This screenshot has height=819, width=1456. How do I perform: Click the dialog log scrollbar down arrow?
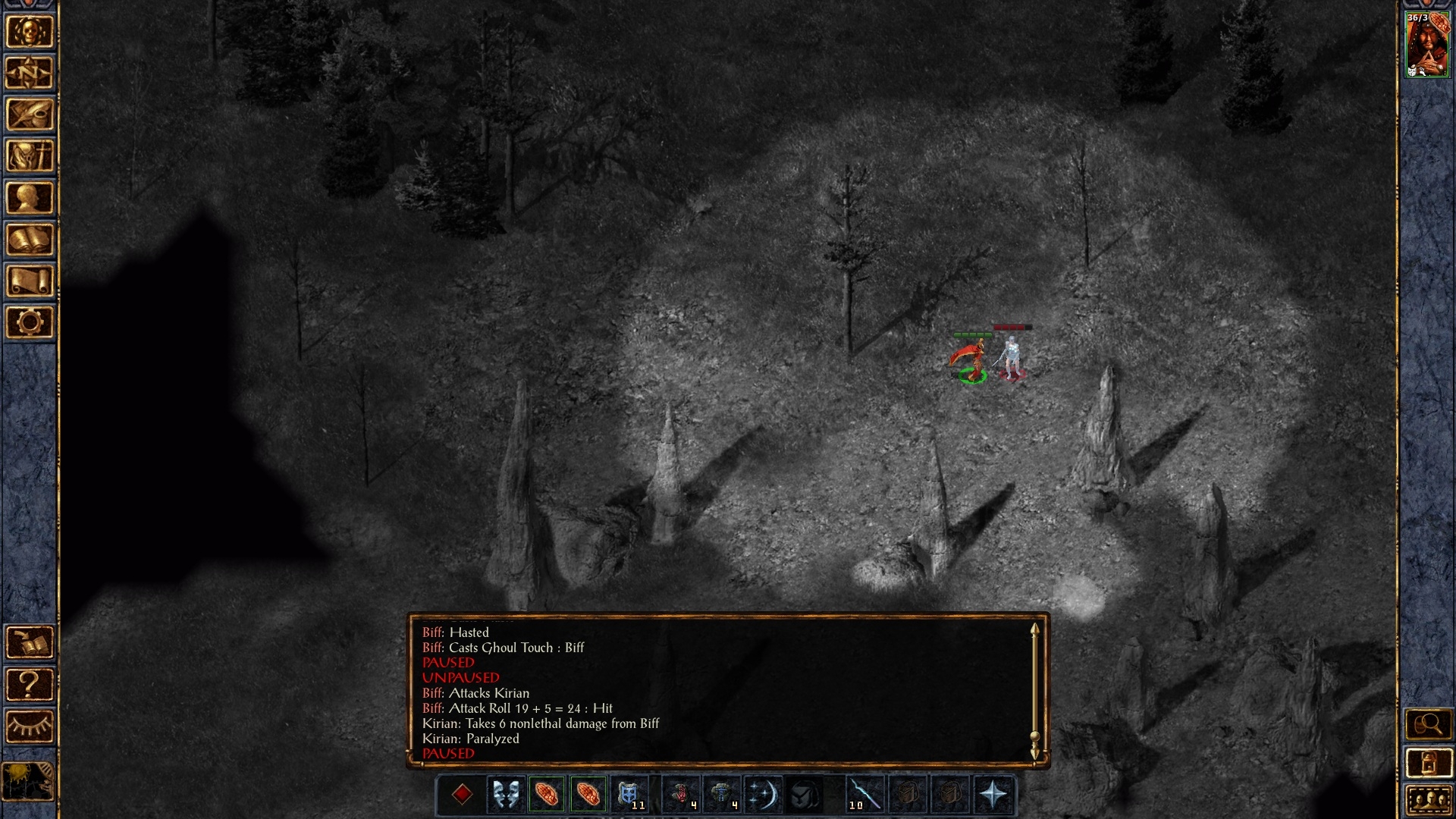click(x=1034, y=753)
